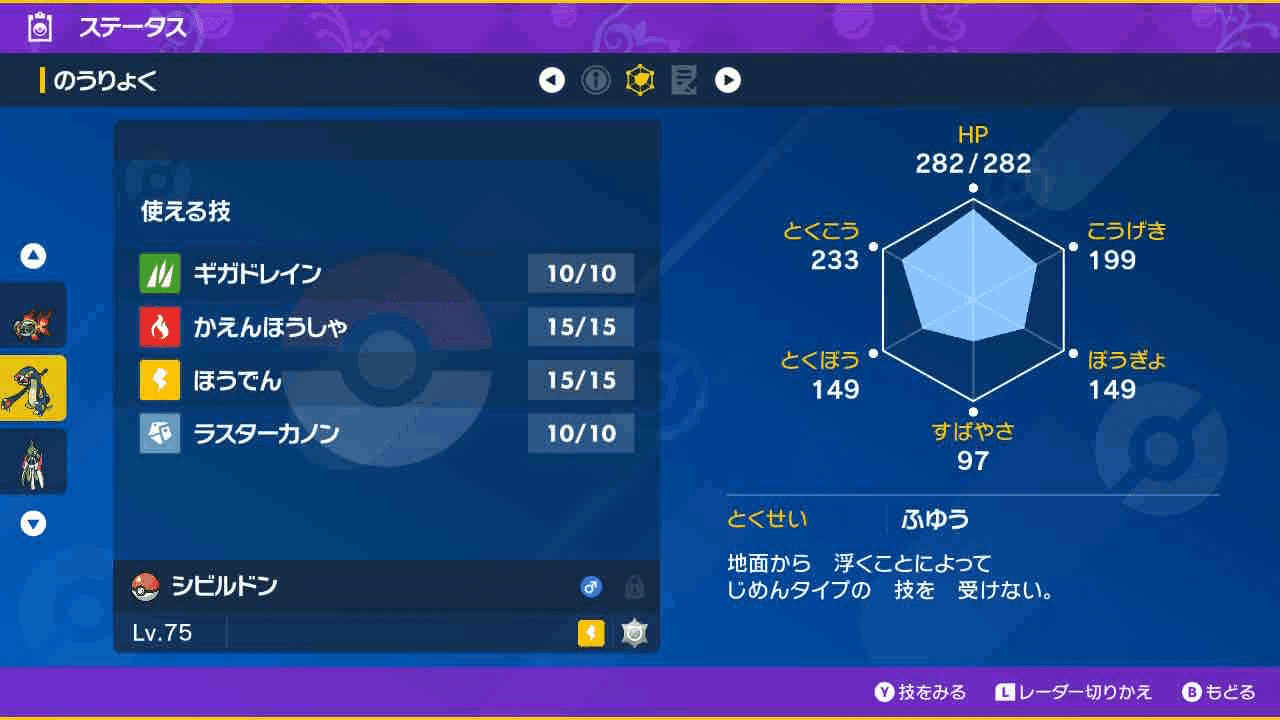Viewport: 1280px width, 720px height.
Task: Click the right arrow to switch pages
Action: [729, 80]
